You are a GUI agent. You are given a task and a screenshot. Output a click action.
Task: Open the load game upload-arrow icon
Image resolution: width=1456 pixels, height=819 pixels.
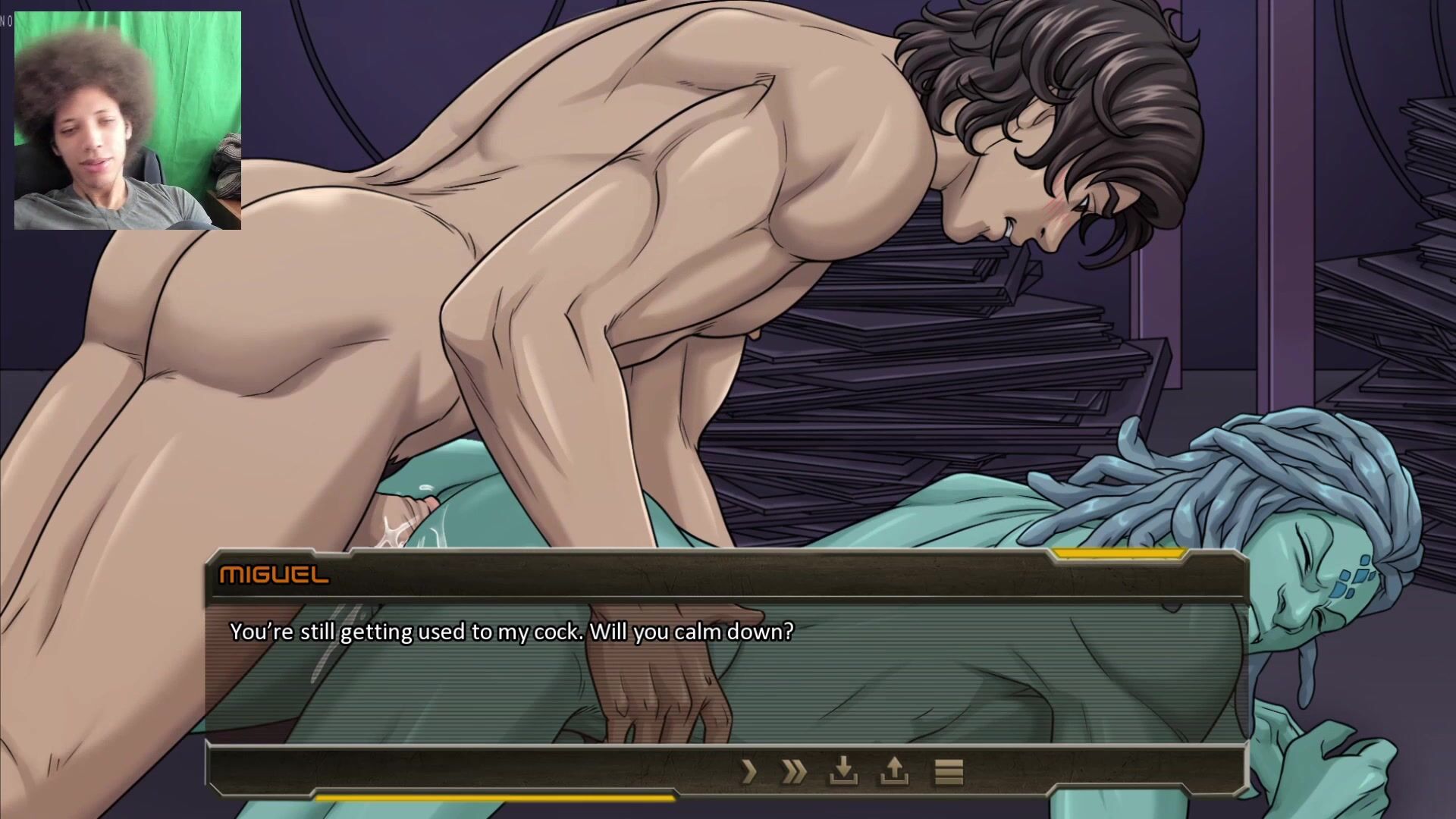(x=894, y=772)
